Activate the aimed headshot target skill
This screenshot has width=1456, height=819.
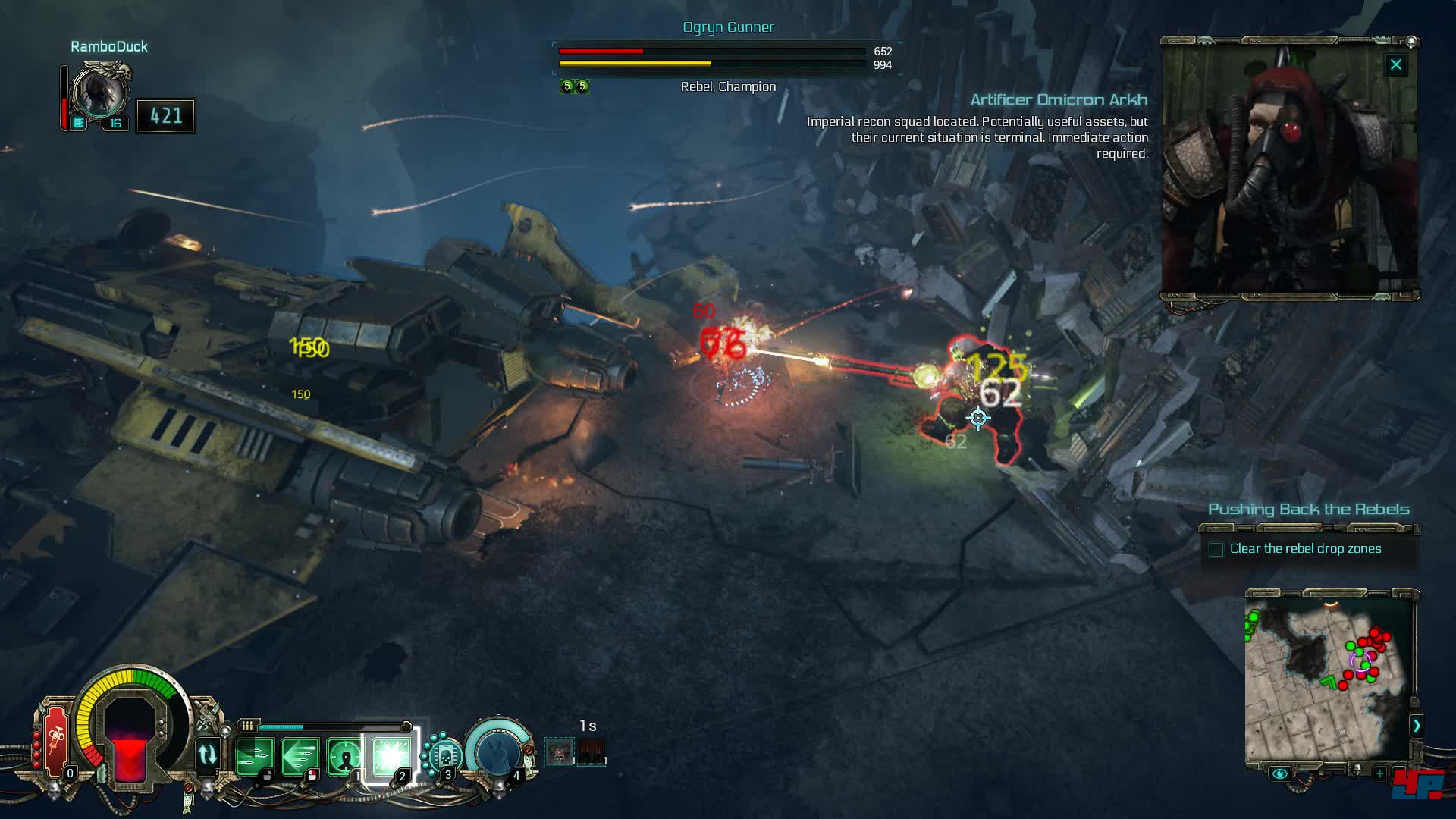(345, 755)
